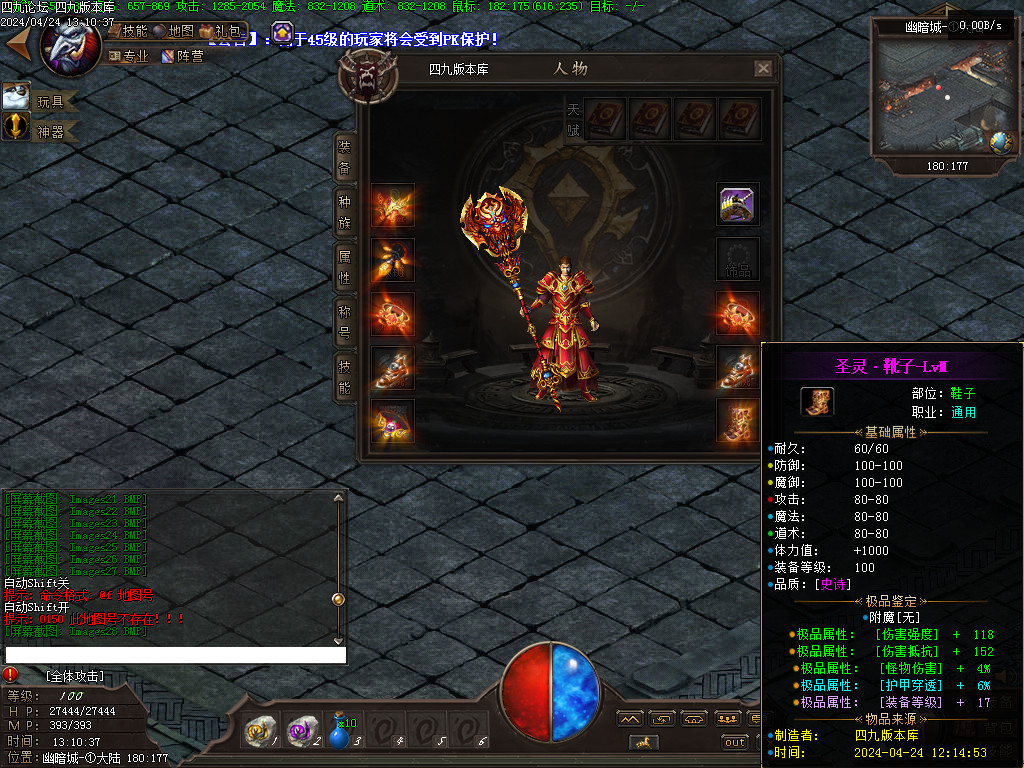Open the 种族 race tab
This screenshot has height=768, width=1024.
point(344,212)
